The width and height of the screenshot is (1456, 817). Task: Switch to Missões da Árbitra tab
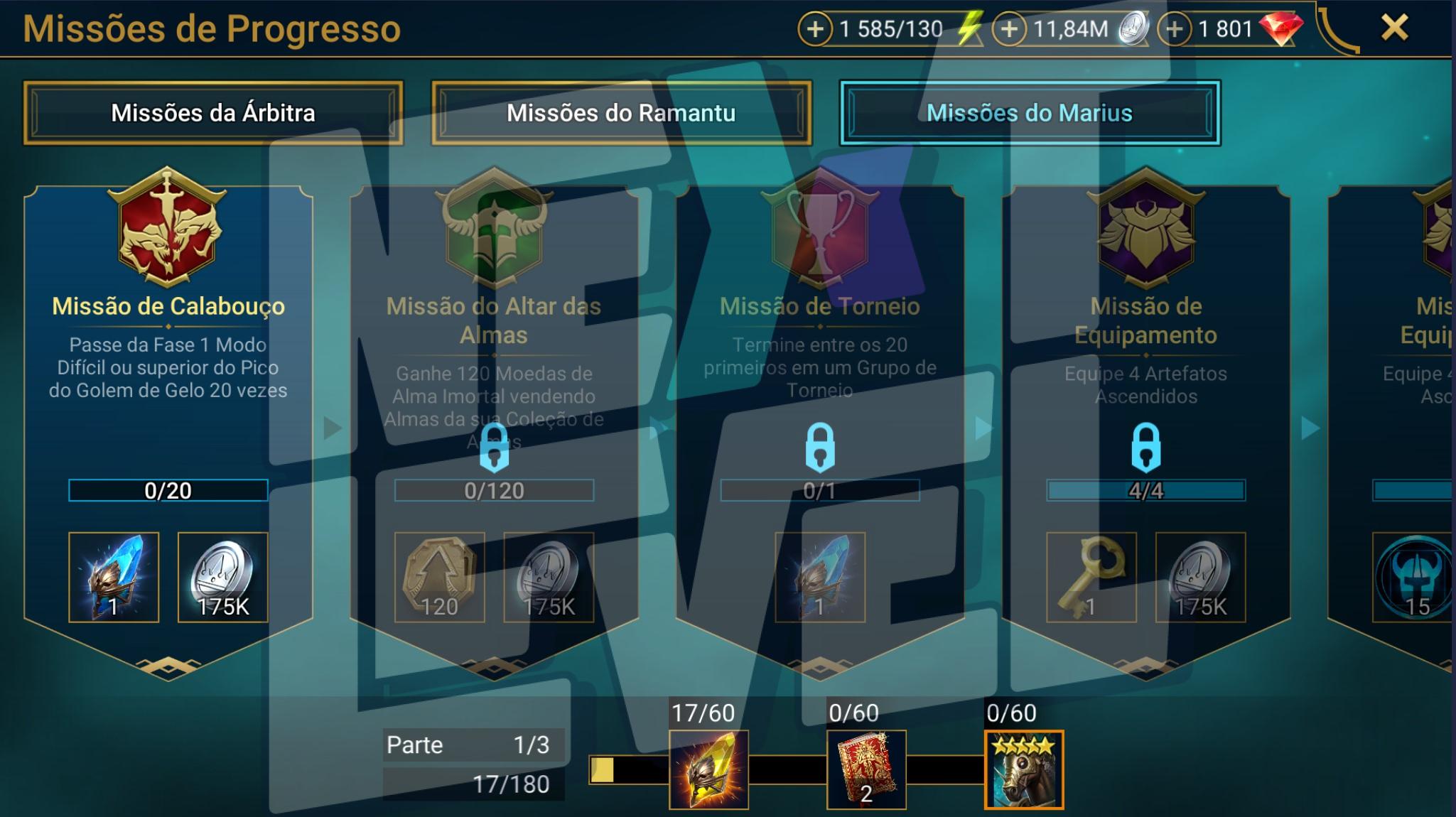coord(213,113)
